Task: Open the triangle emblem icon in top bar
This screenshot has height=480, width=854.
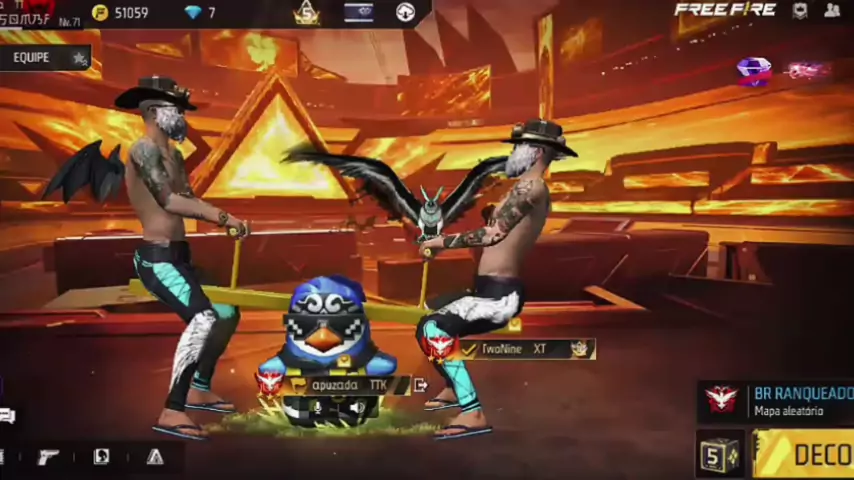Action: click(x=306, y=13)
